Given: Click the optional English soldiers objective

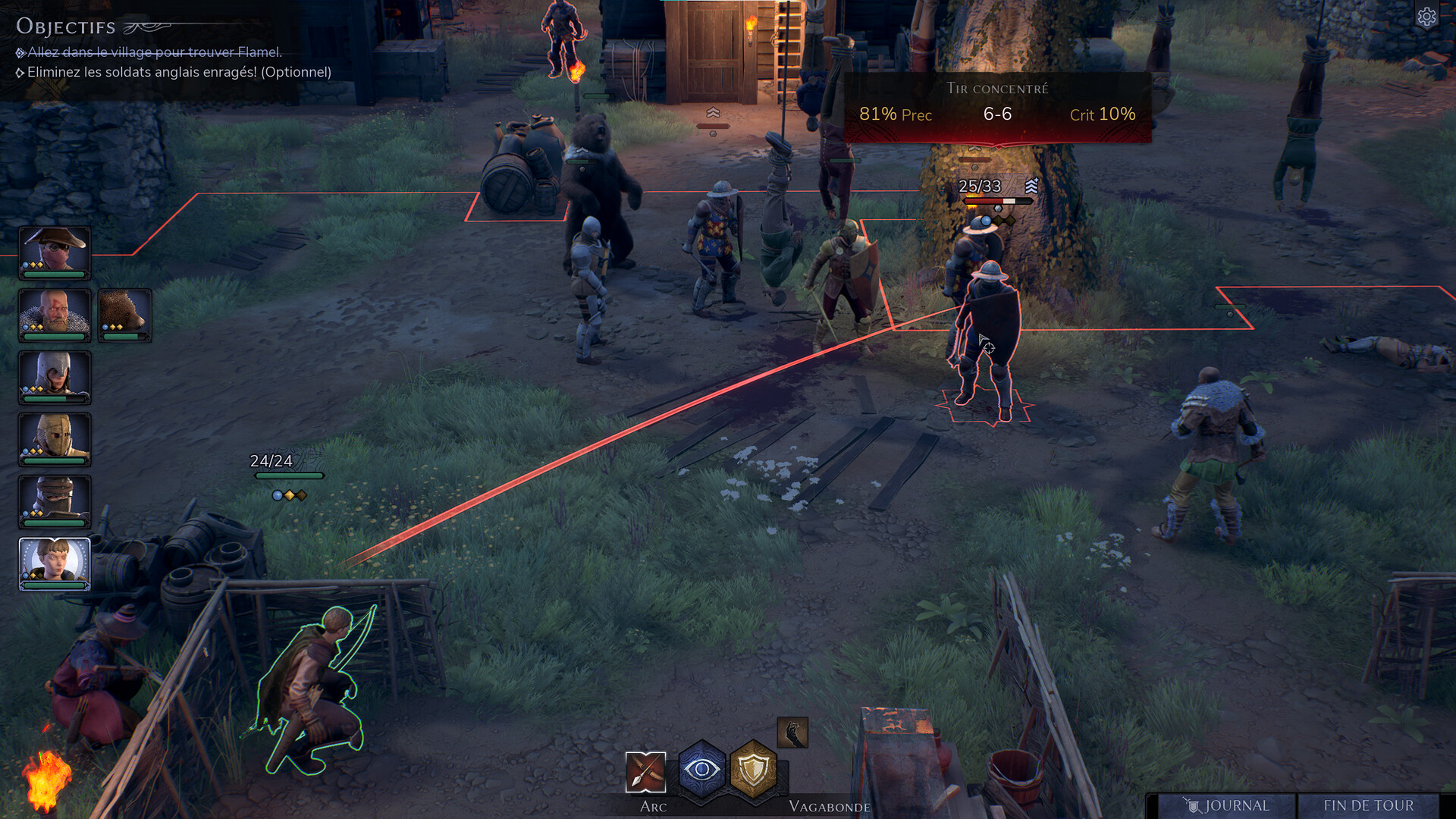Looking at the screenshot, I should (x=179, y=72).
